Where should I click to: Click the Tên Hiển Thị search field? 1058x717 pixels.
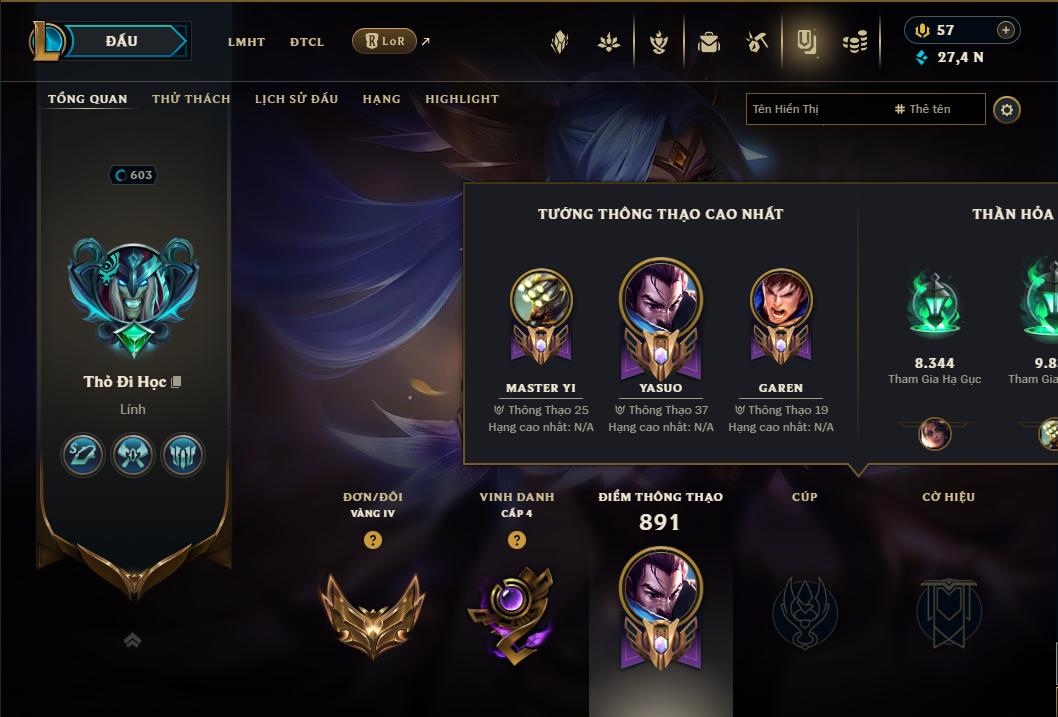(815, 109)
